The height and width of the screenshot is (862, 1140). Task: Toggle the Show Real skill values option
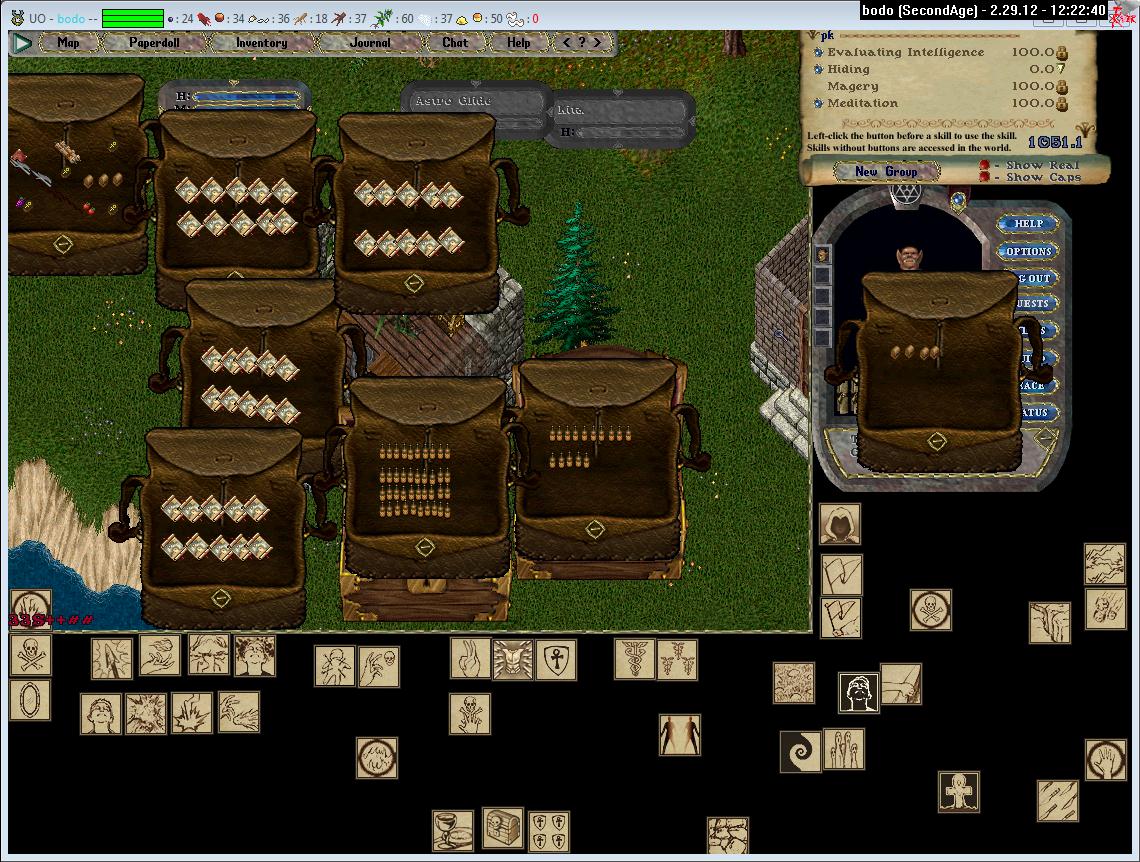point(985,165)
